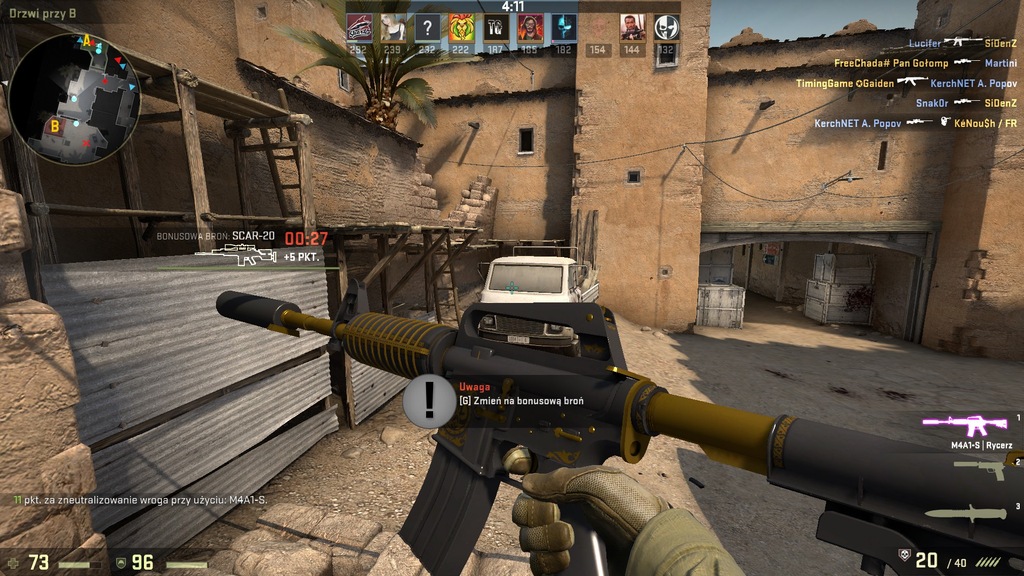This screenshot has height=576, width=1024.
Task: Click the white skull mask avatar
Action: click(666, 27)
